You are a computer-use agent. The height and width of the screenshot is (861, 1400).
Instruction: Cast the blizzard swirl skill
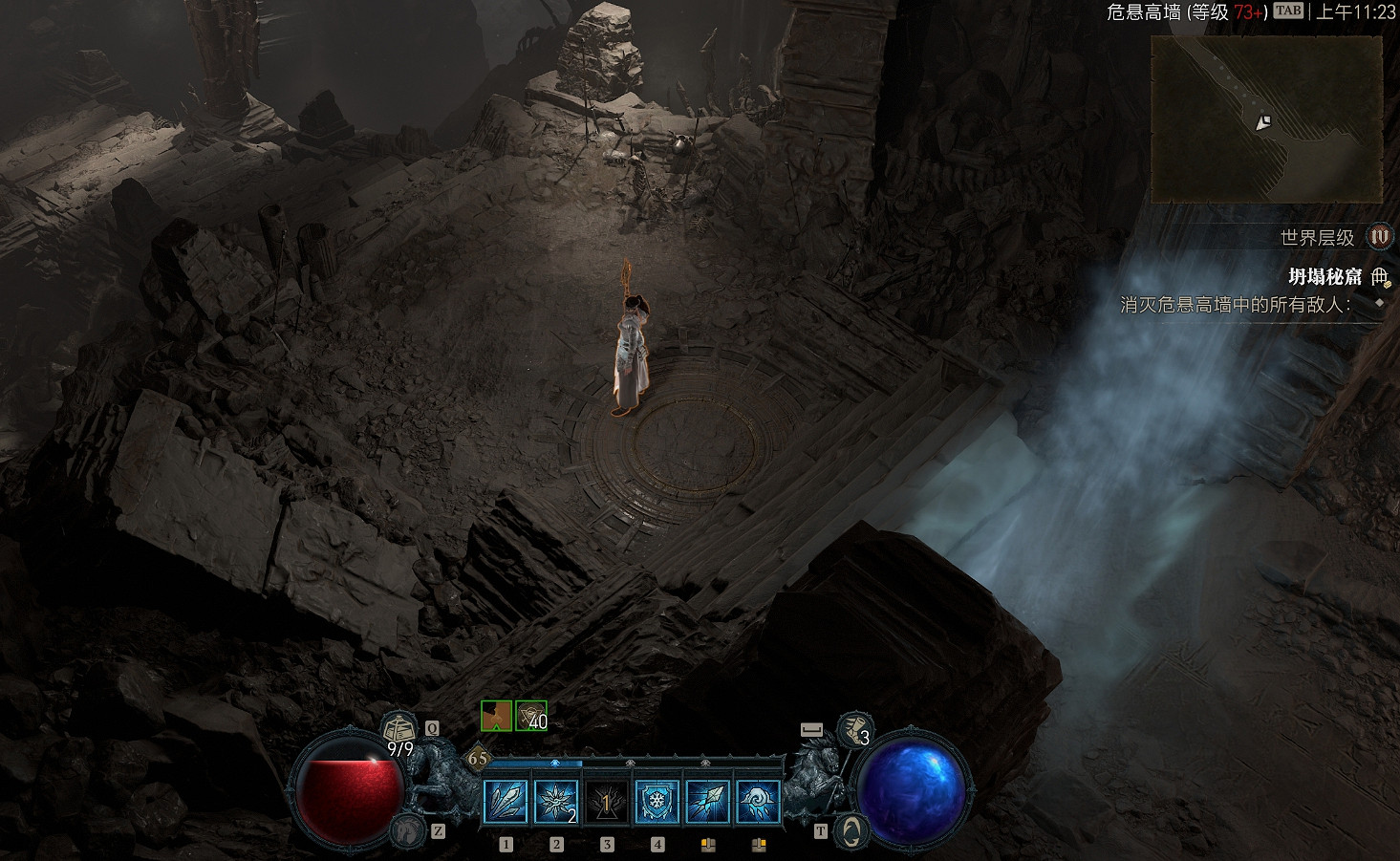tap(758, 801)
